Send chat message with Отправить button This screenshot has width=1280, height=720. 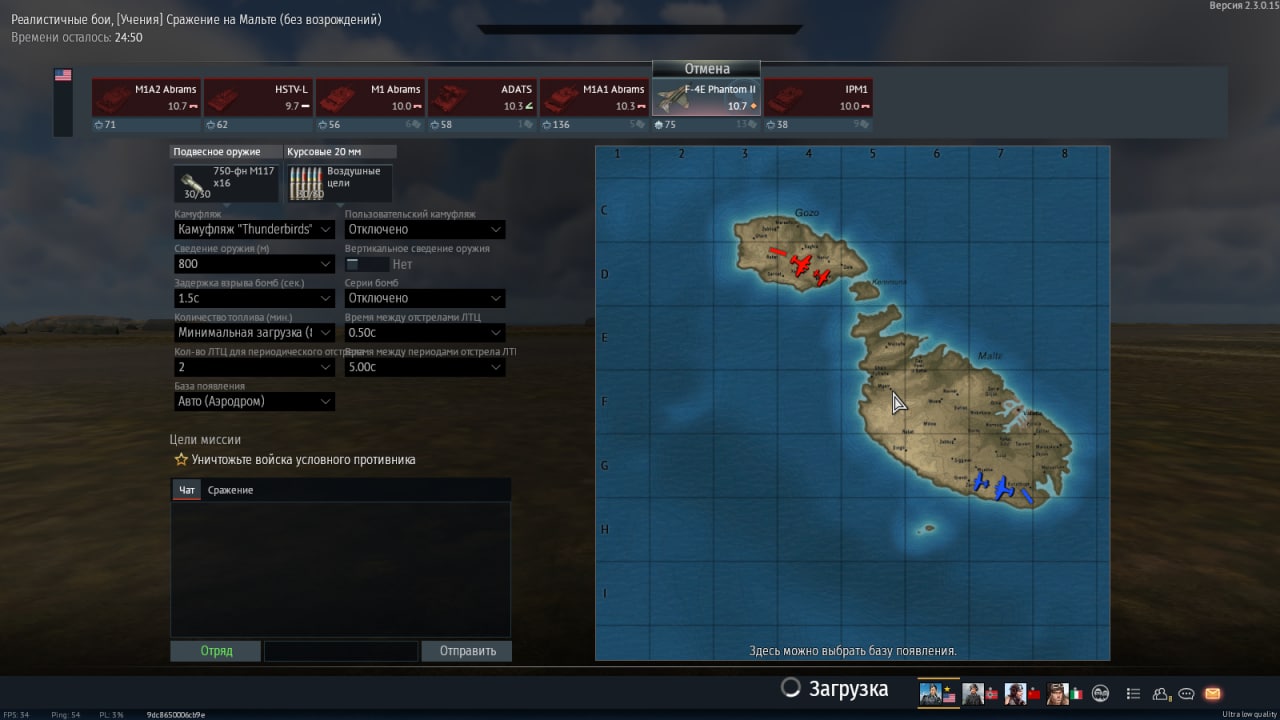[x=466, y=651]
